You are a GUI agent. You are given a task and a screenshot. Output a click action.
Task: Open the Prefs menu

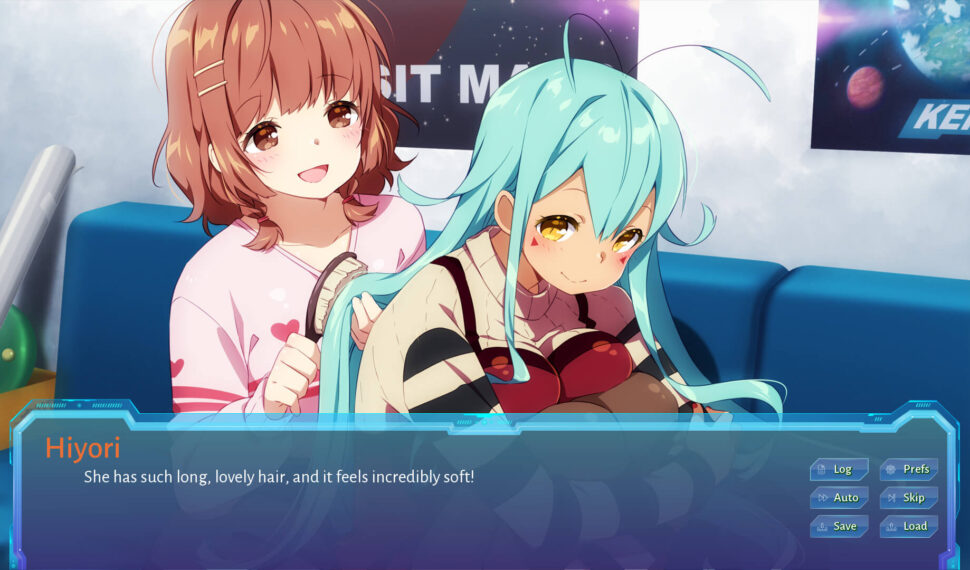[909, 469]
